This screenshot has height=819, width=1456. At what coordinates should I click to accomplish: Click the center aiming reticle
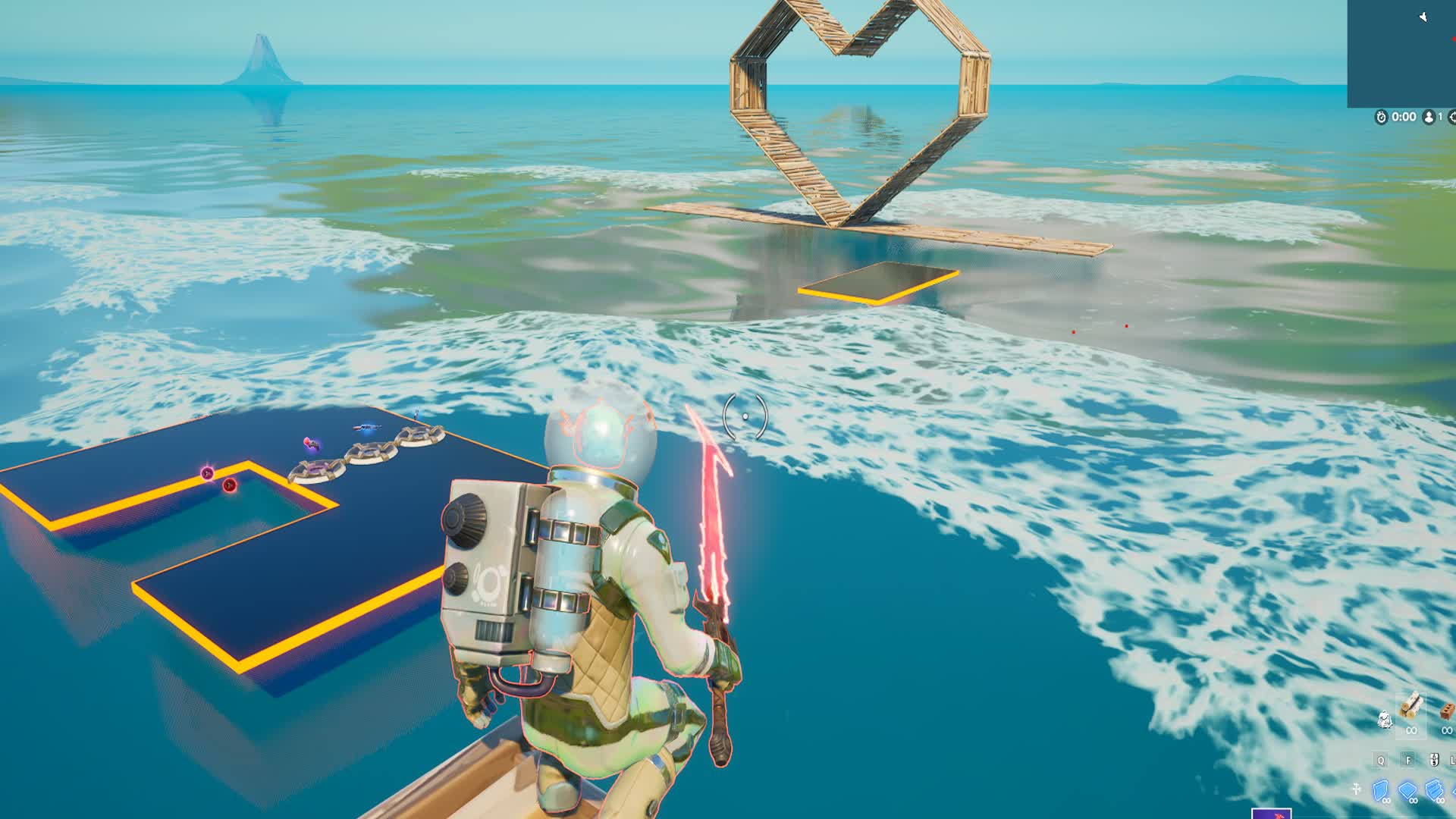tap(747, 416)
